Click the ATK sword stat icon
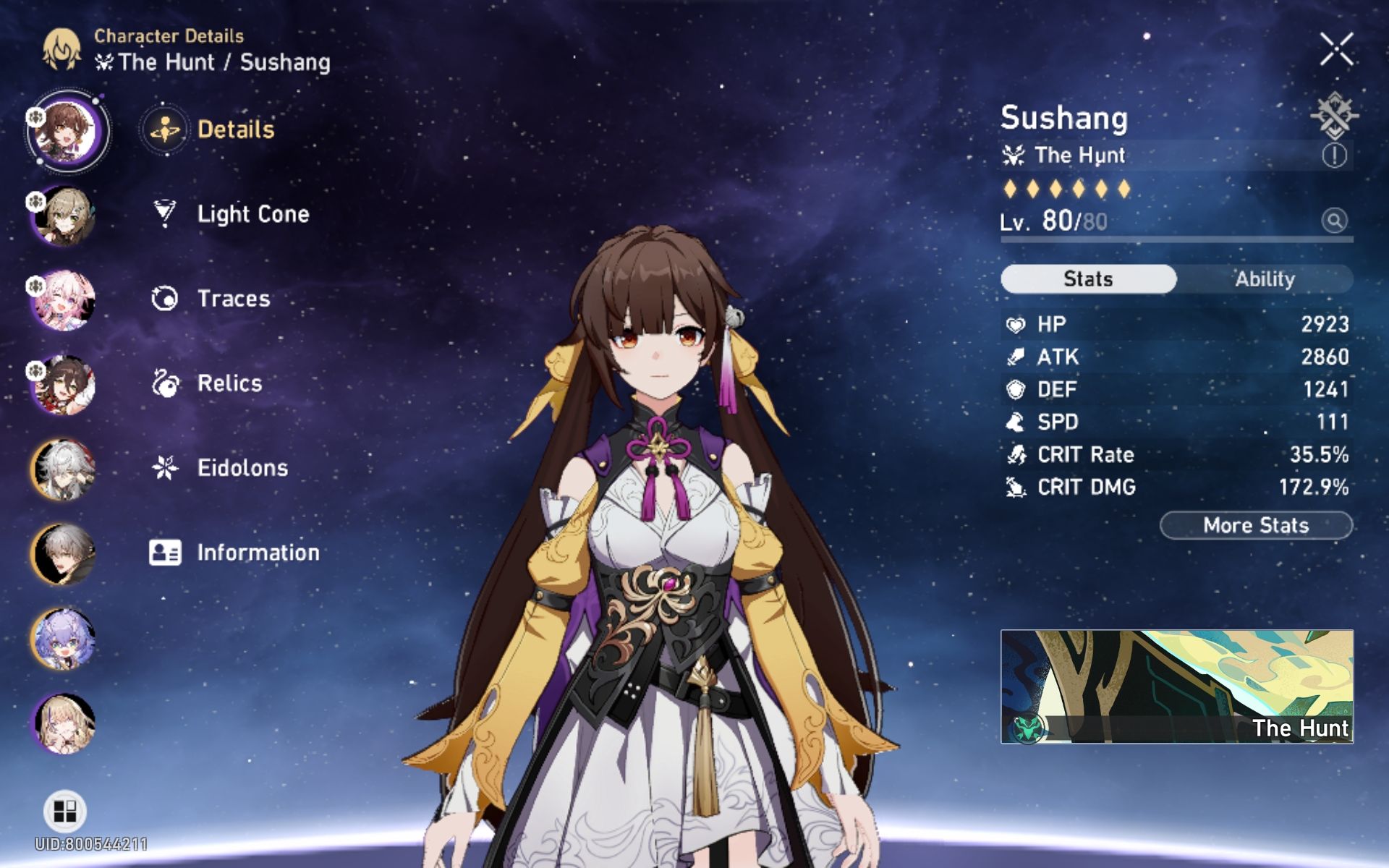The image size is (1389, 868). (x=1016, y=357)
